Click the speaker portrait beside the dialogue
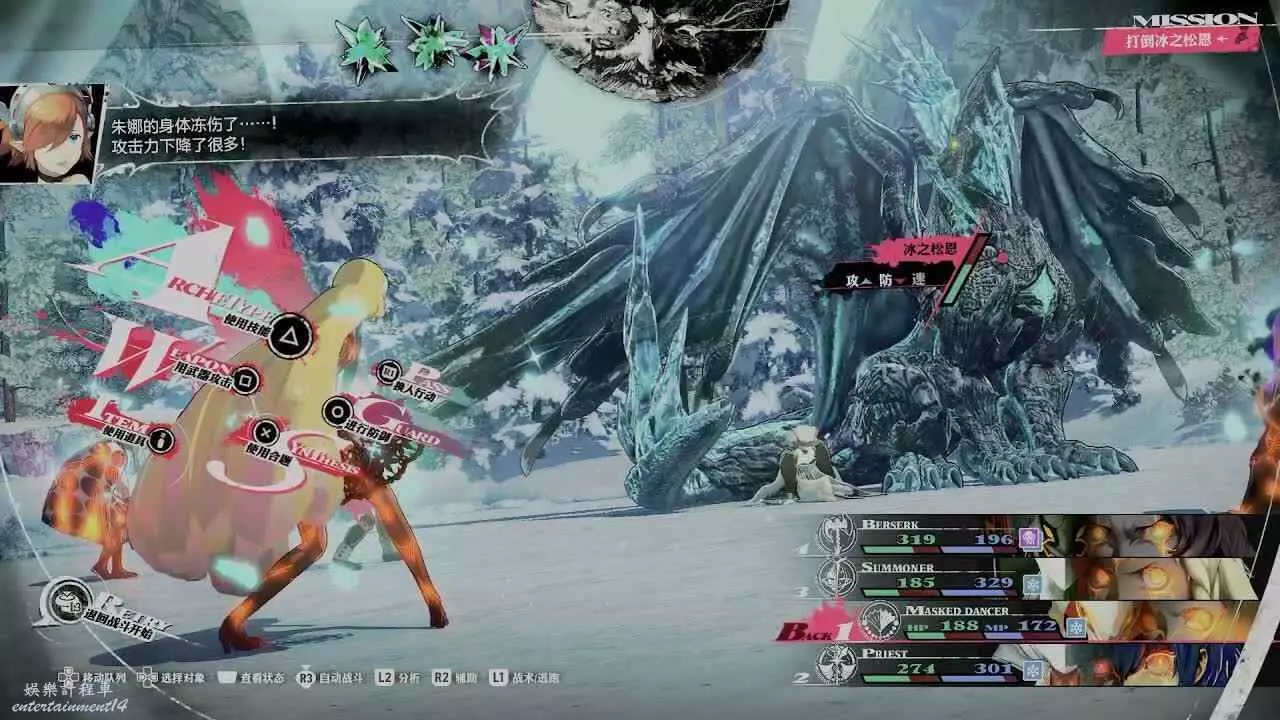 pos(50,133)
